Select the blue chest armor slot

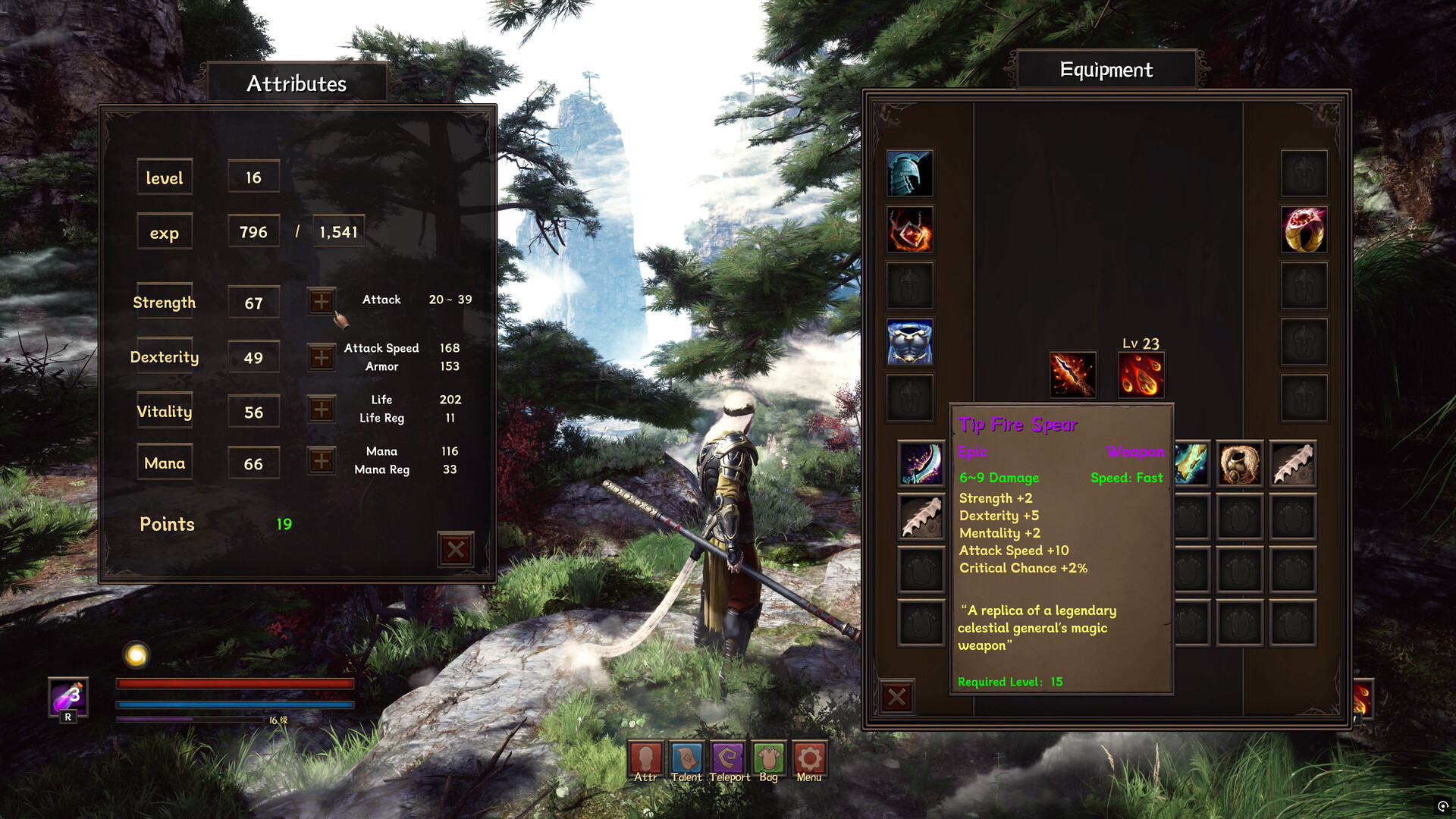coord(910,342)
